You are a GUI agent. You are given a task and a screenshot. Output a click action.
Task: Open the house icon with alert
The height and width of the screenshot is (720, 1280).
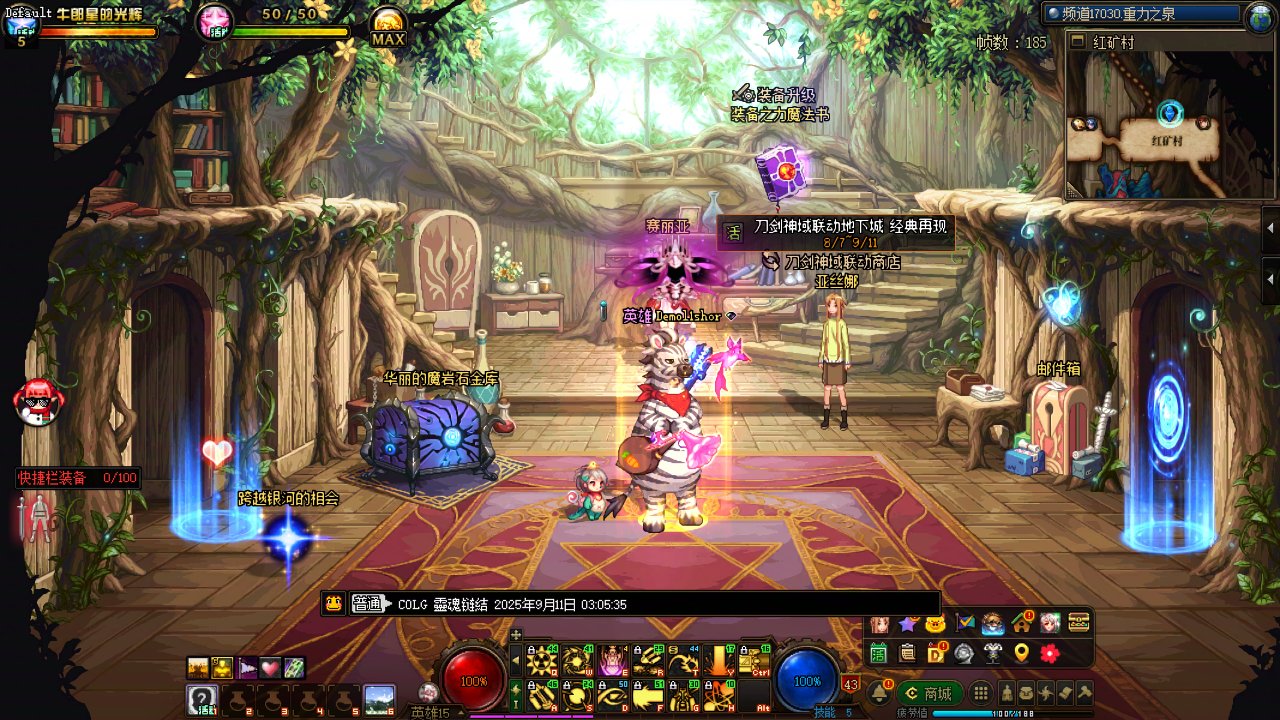click(x=1022, y=623)
